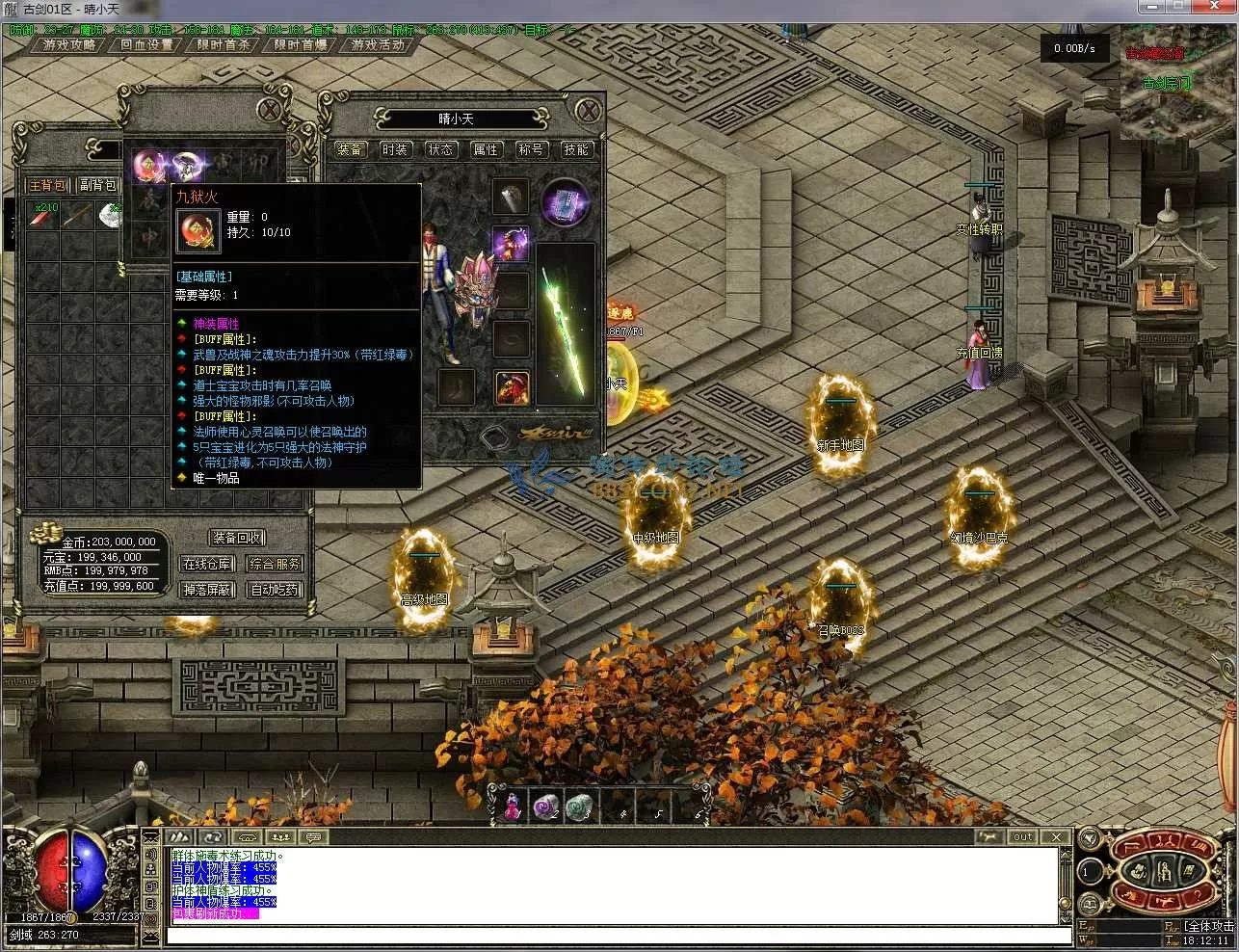Viewport: 1239px width, 952px height.
Task: Open the 回血设置 healing settings
Action: pos(146,45)
